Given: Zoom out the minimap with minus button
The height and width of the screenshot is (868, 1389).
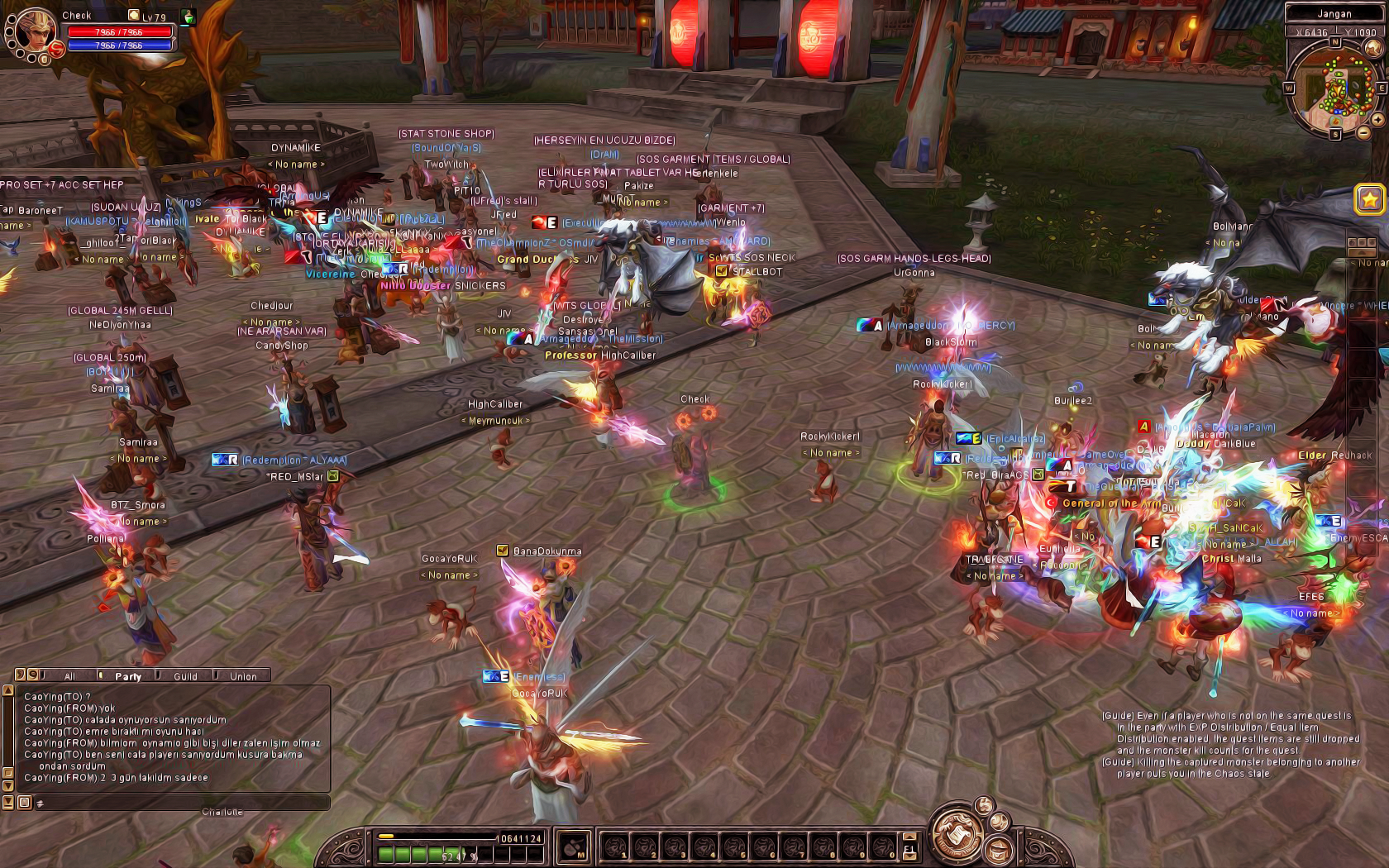Looking at the screenshot, I should point(1363,132).
